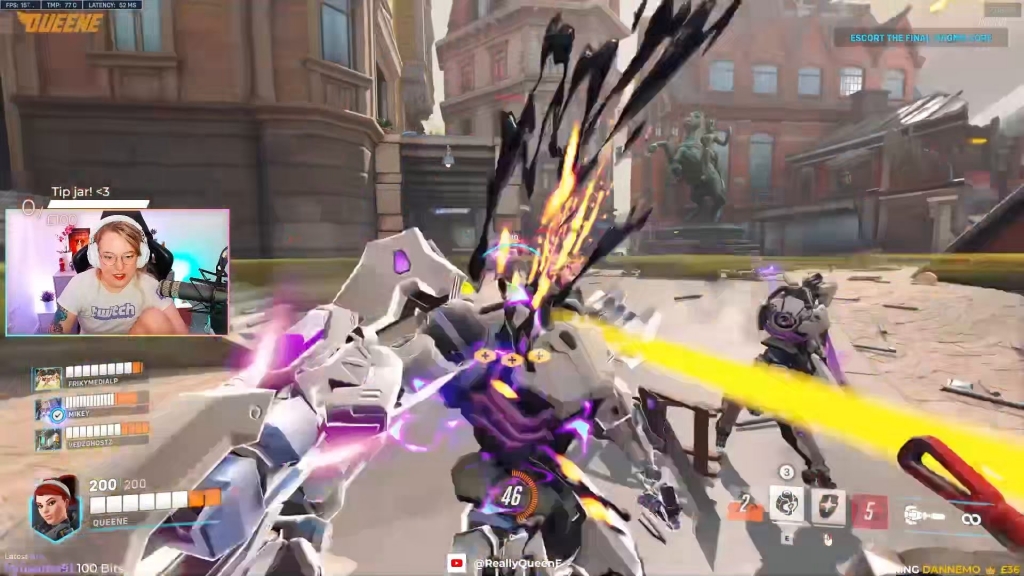This screenshot has width=1024, height=576.
Task: Activate the Barrier Shield ability icon
Action: [827, 507]
